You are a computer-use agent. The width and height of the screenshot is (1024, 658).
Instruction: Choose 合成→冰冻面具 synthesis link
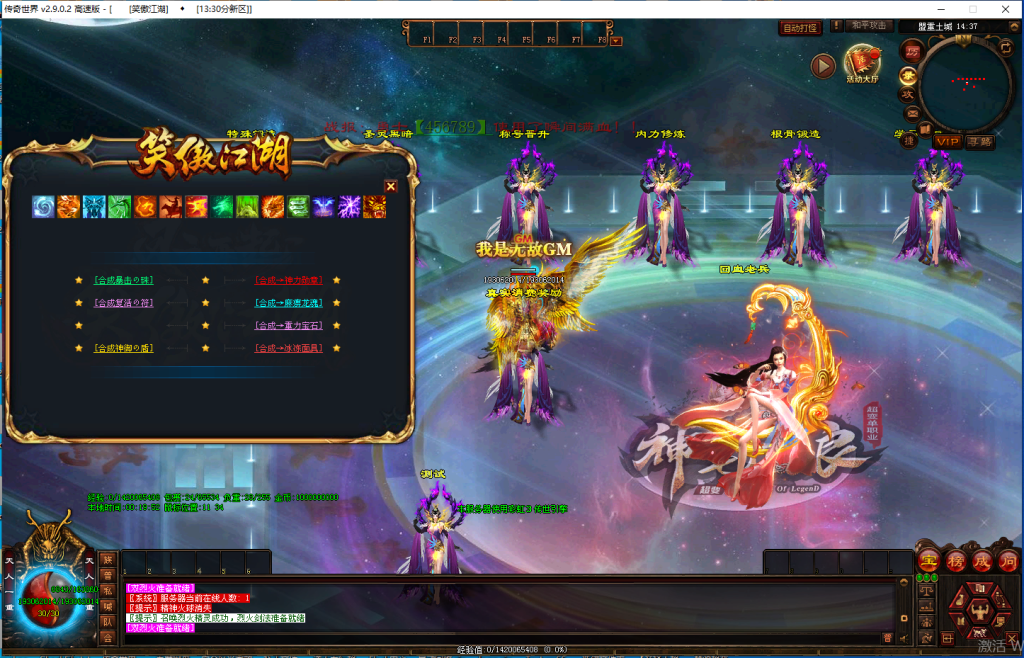288,348
